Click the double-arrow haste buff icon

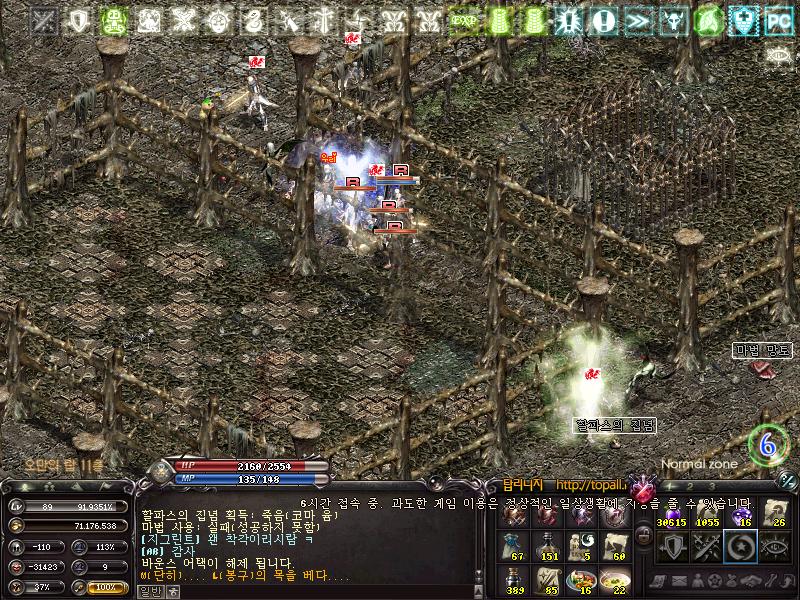pos(638,20)
